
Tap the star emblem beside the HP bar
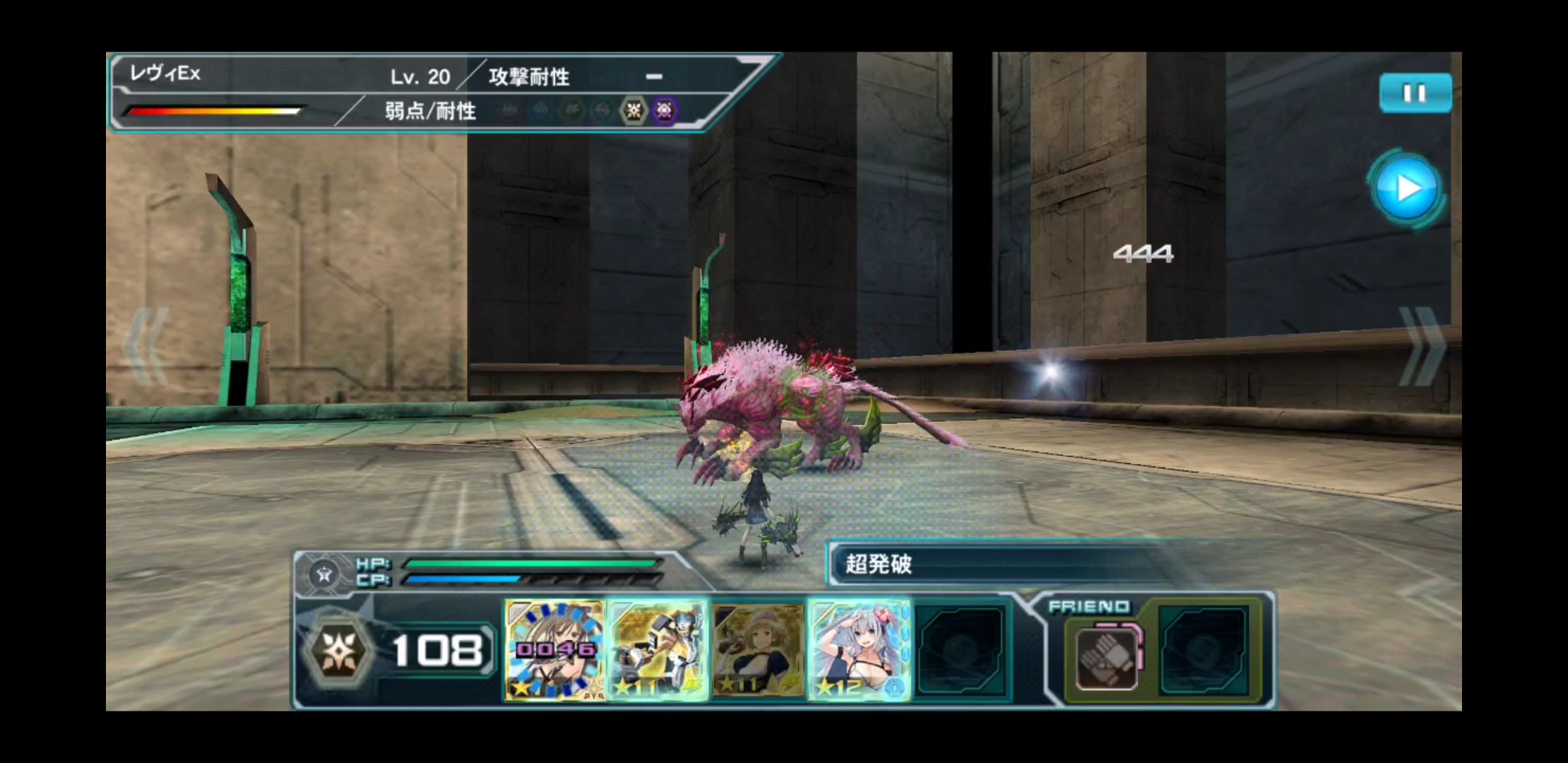coord(324,574)
